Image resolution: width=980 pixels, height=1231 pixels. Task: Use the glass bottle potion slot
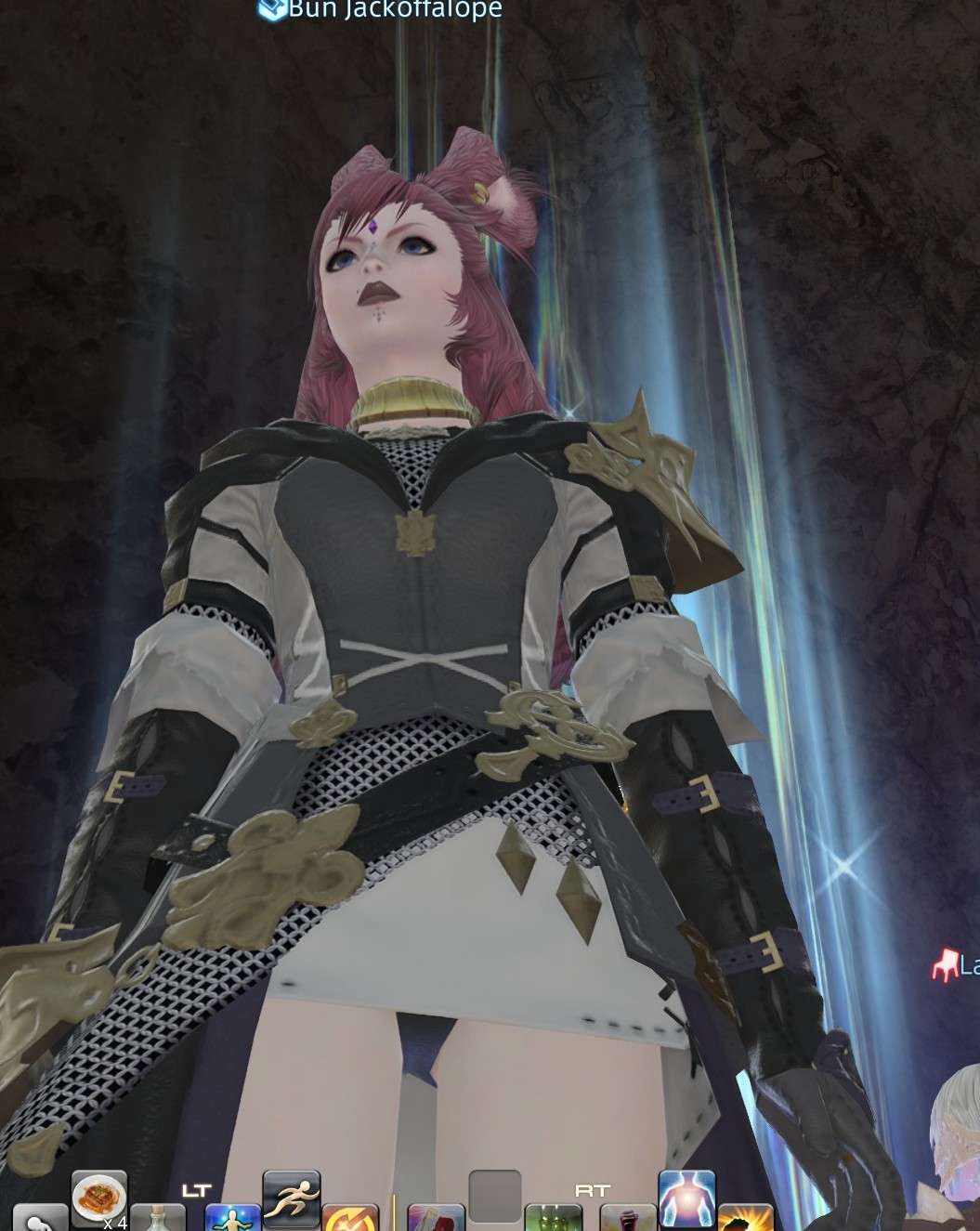tap(159, 1218)
